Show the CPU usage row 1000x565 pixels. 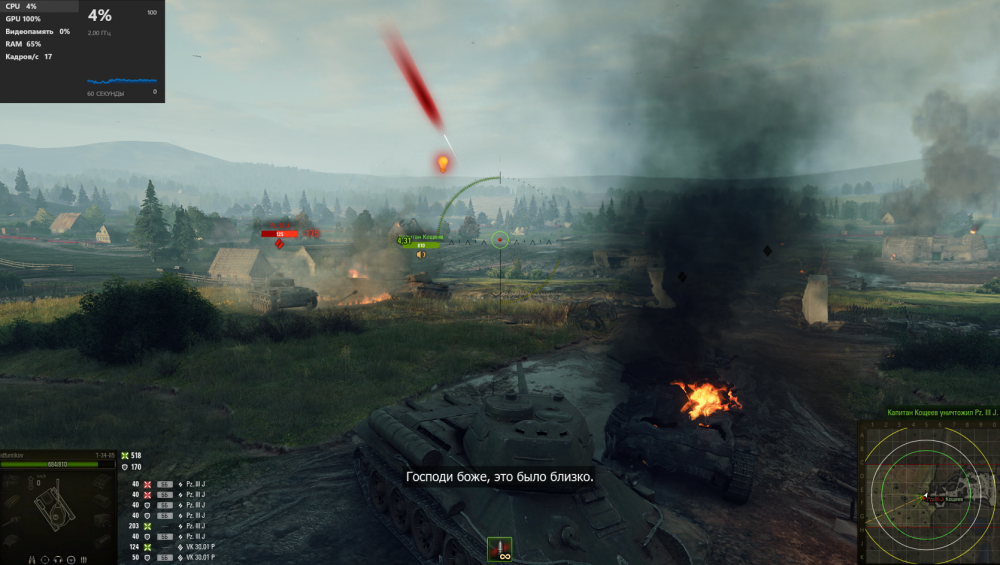(21, 6)
